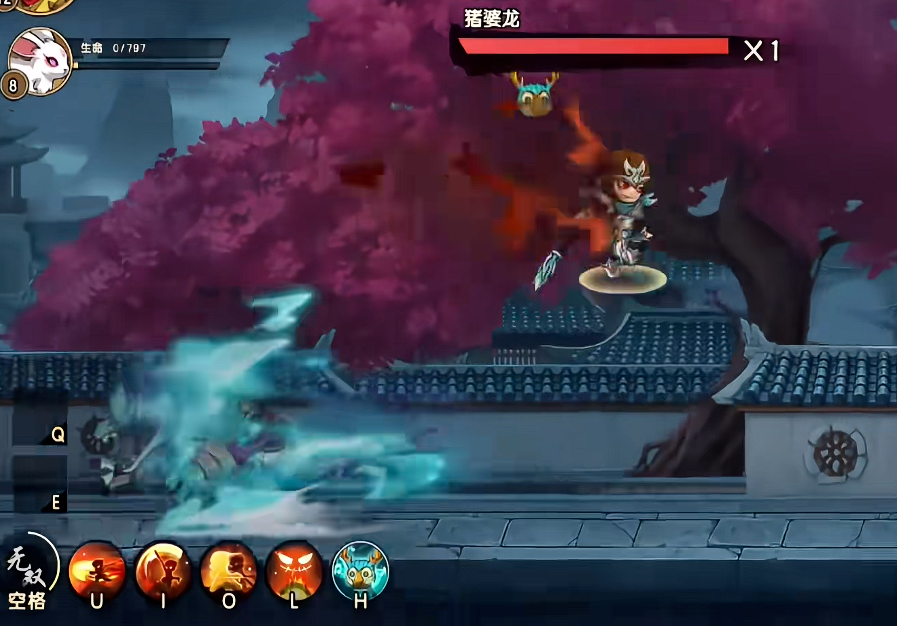Activate the 无双 ultimate skill button
897x626 pixels.
pos(27,572)
